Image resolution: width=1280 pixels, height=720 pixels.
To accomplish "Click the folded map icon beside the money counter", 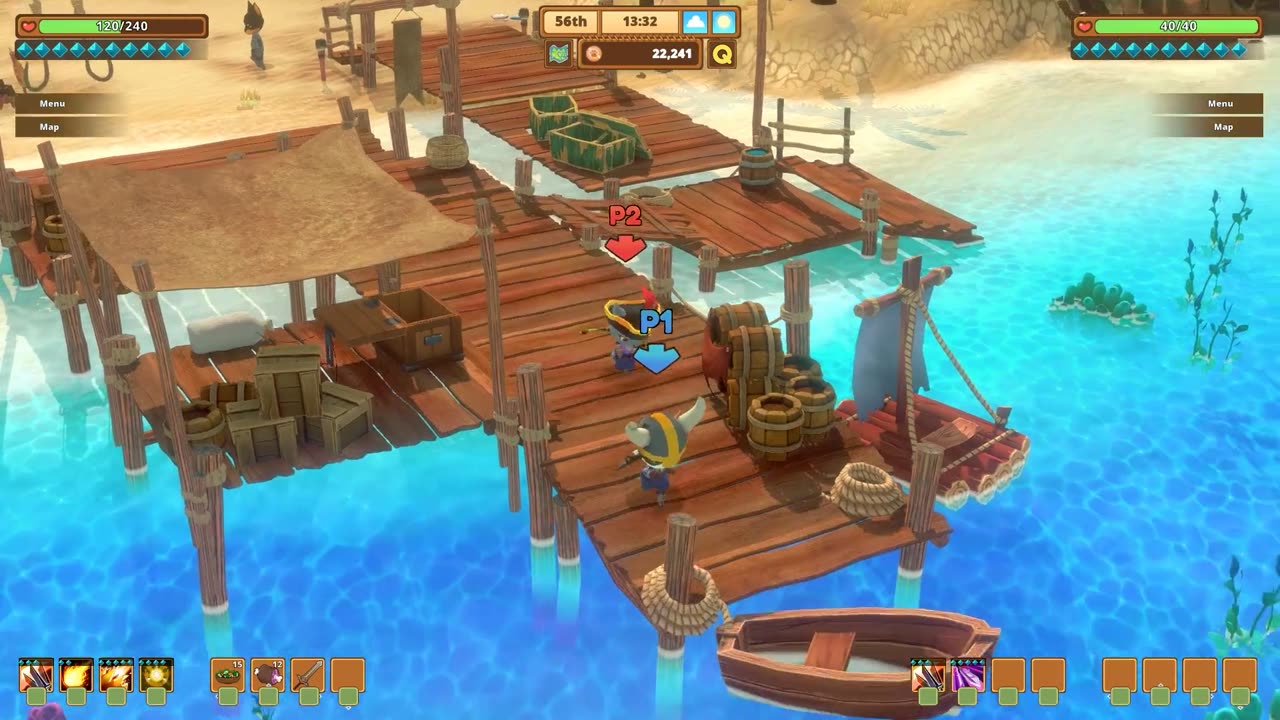I will [559, 54].
